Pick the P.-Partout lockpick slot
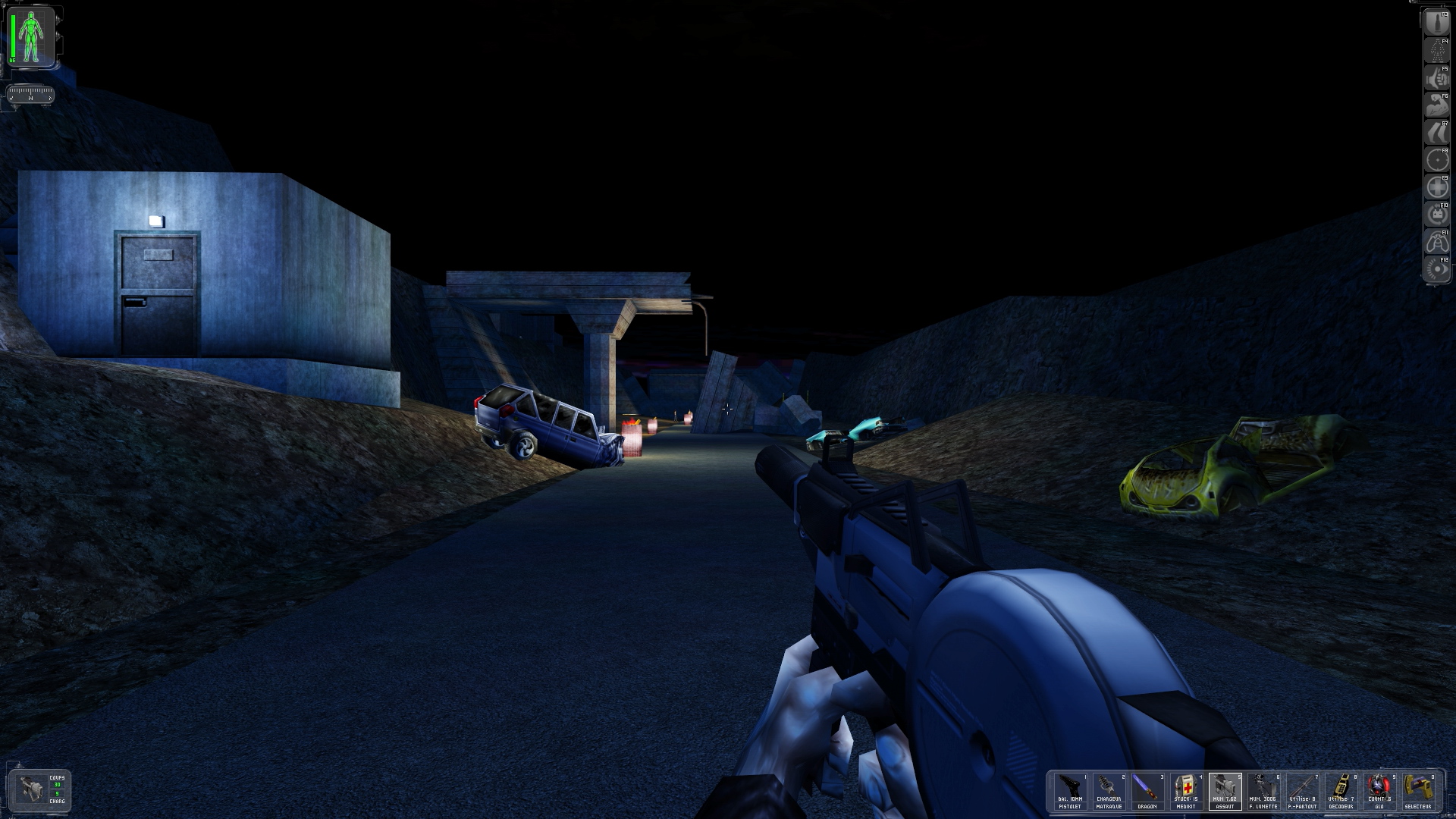 coord(1302,792)
